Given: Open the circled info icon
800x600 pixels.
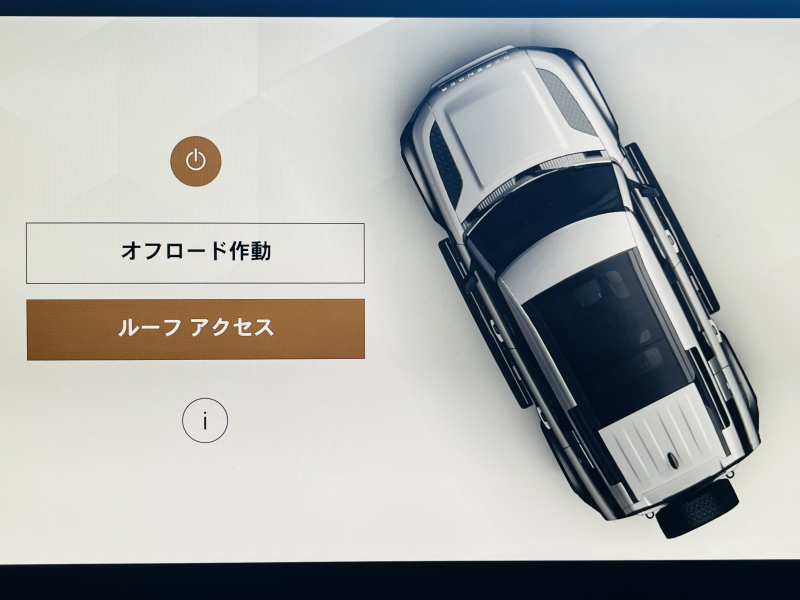Looking at the screenshot, I should pyautogui.click(x=205, y=421).
